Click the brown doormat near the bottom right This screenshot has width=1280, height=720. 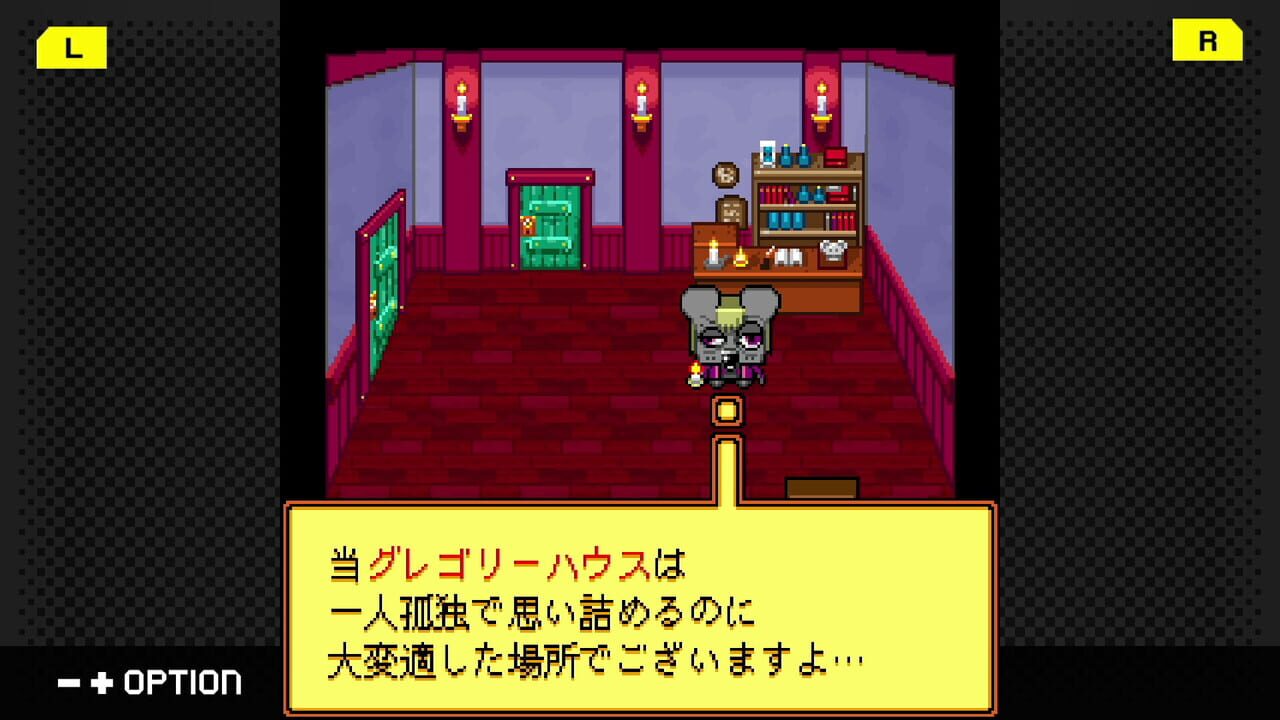pos(824,487)
